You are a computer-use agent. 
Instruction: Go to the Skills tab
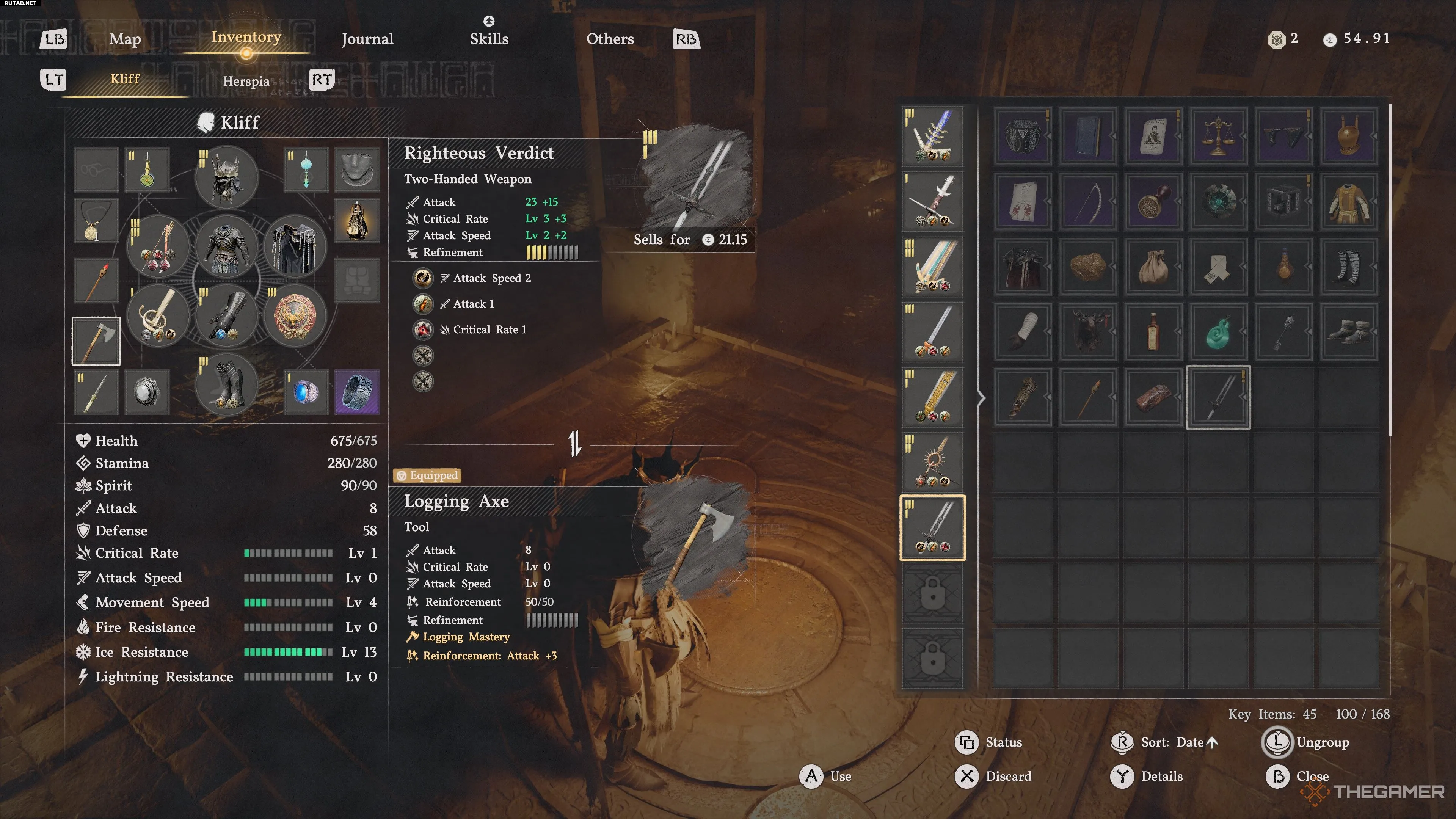point(489,39)
